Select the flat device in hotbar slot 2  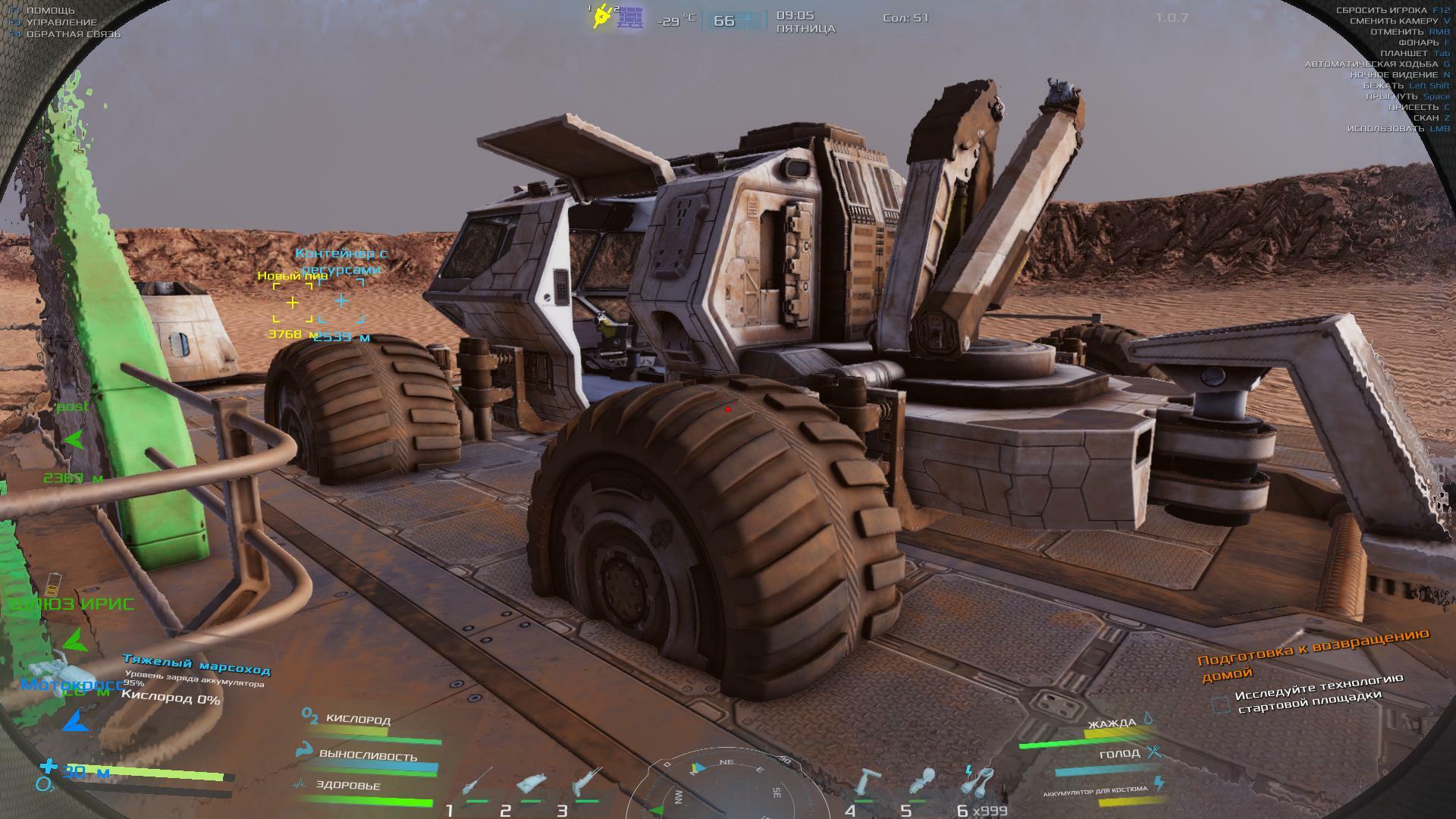(532, 783)
